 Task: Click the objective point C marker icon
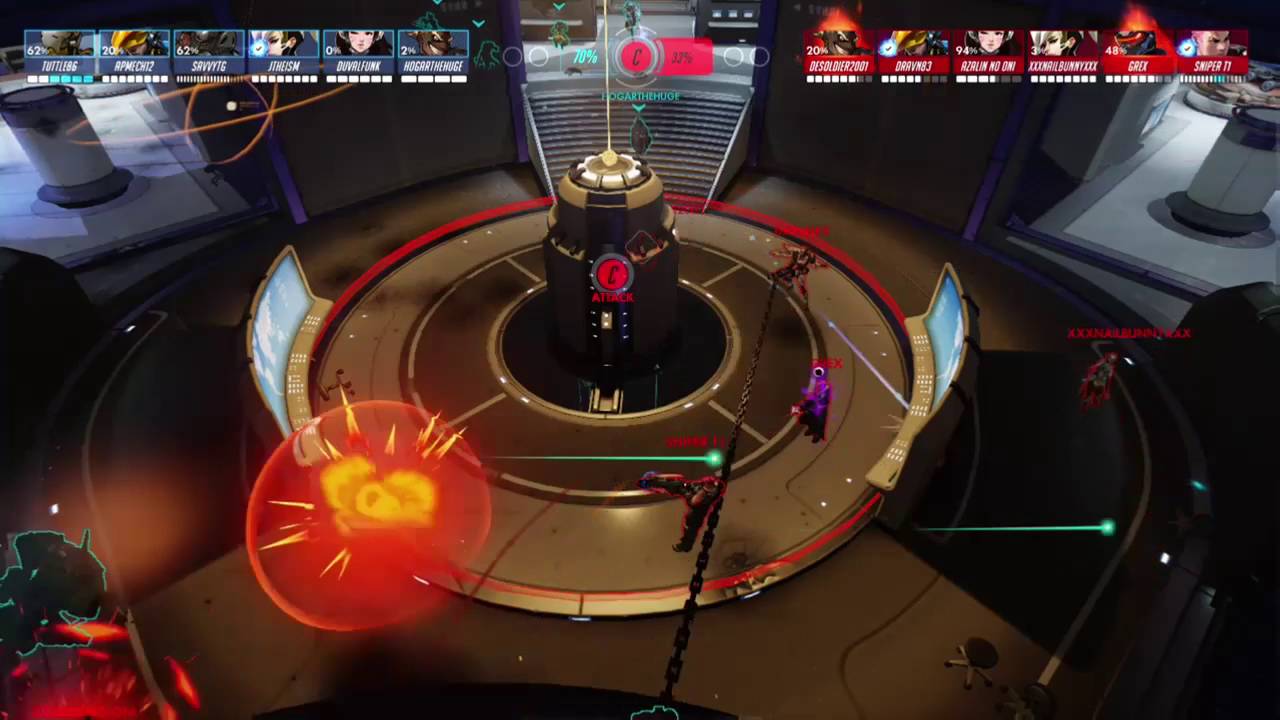[637, 57]
